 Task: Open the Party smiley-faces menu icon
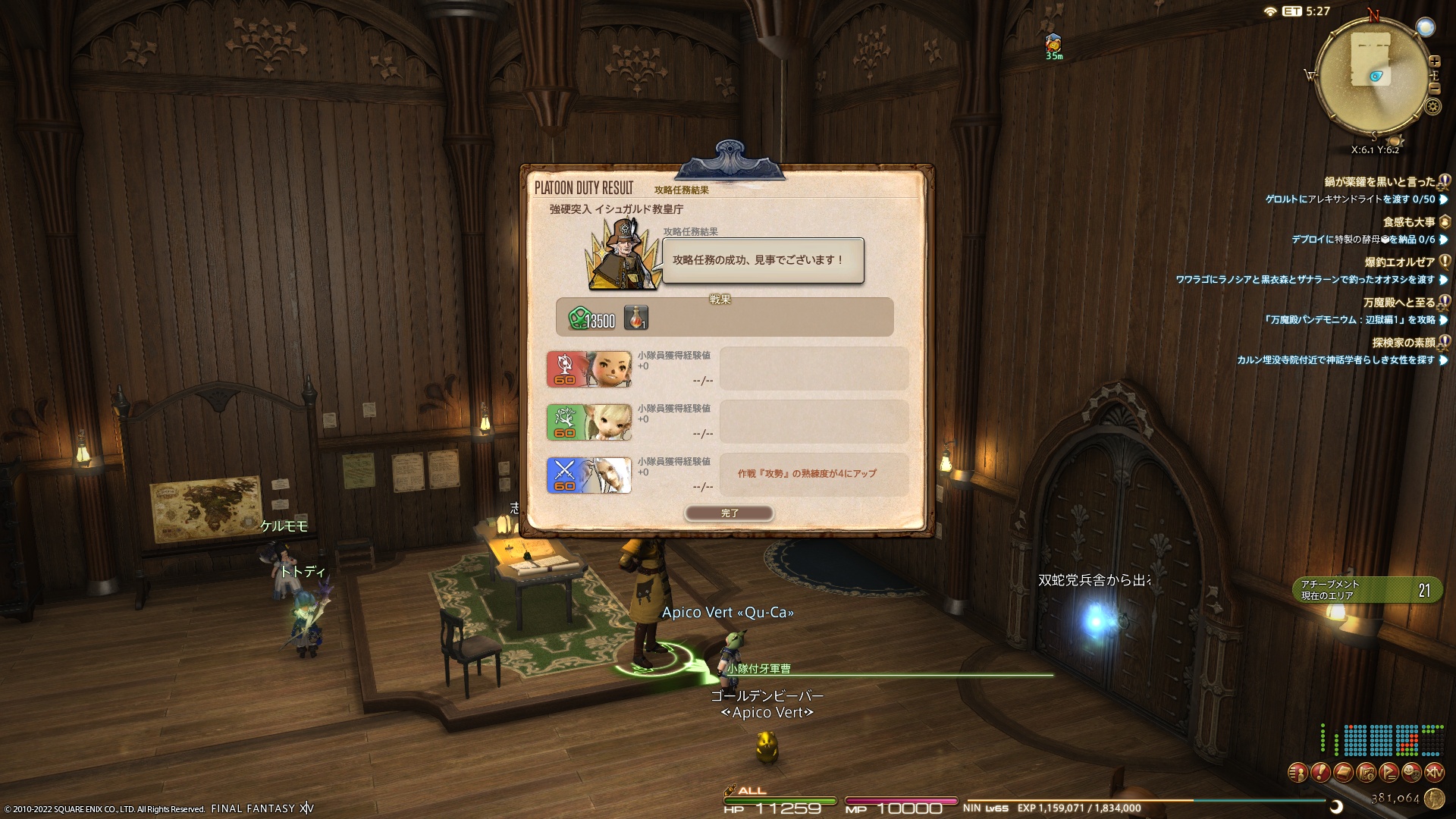point(1411,773)
